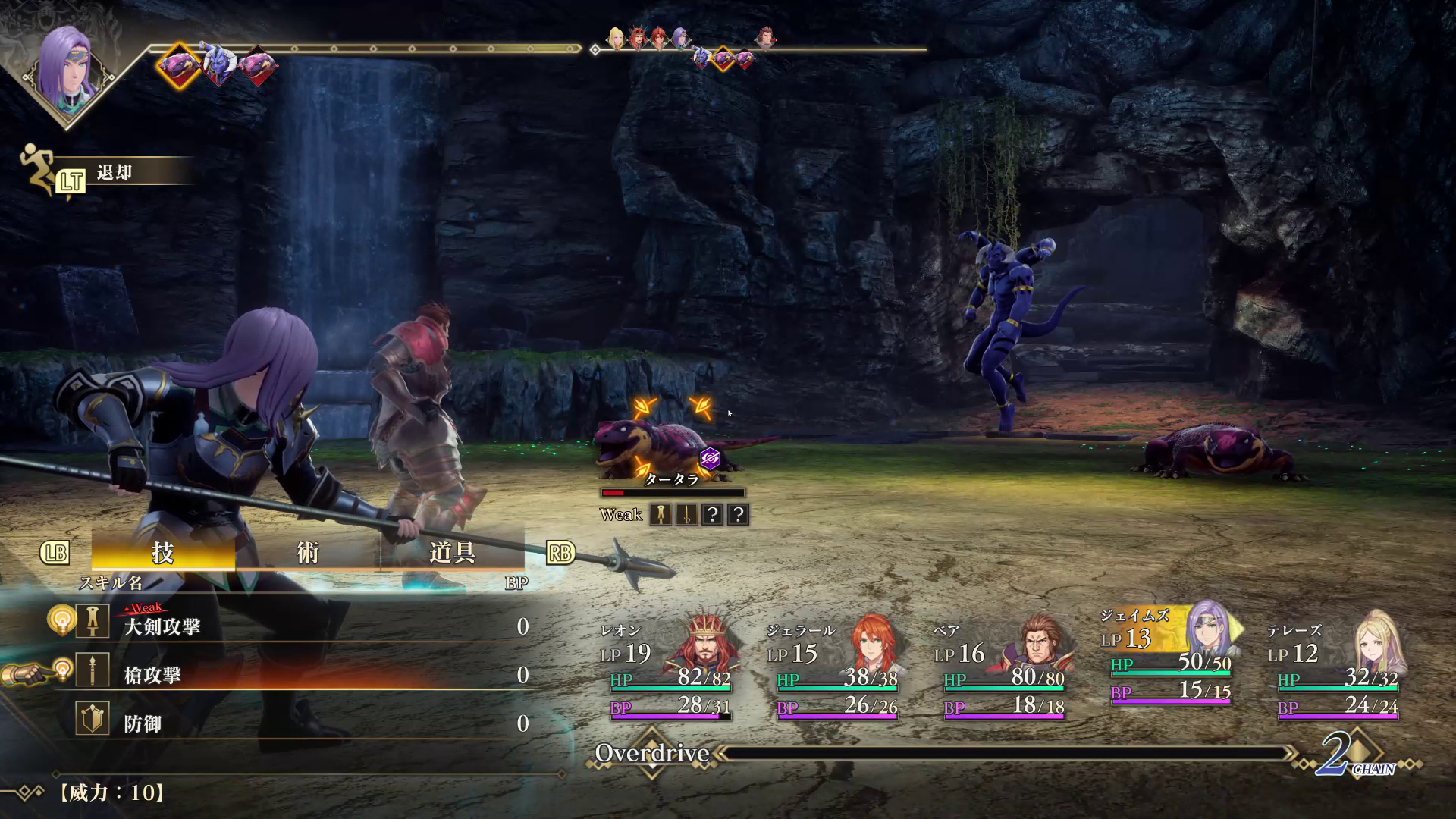The width and height of the screenshot is (1456, 819).
Task: Click the 退却 retreat option
Action: pos(115,173)
